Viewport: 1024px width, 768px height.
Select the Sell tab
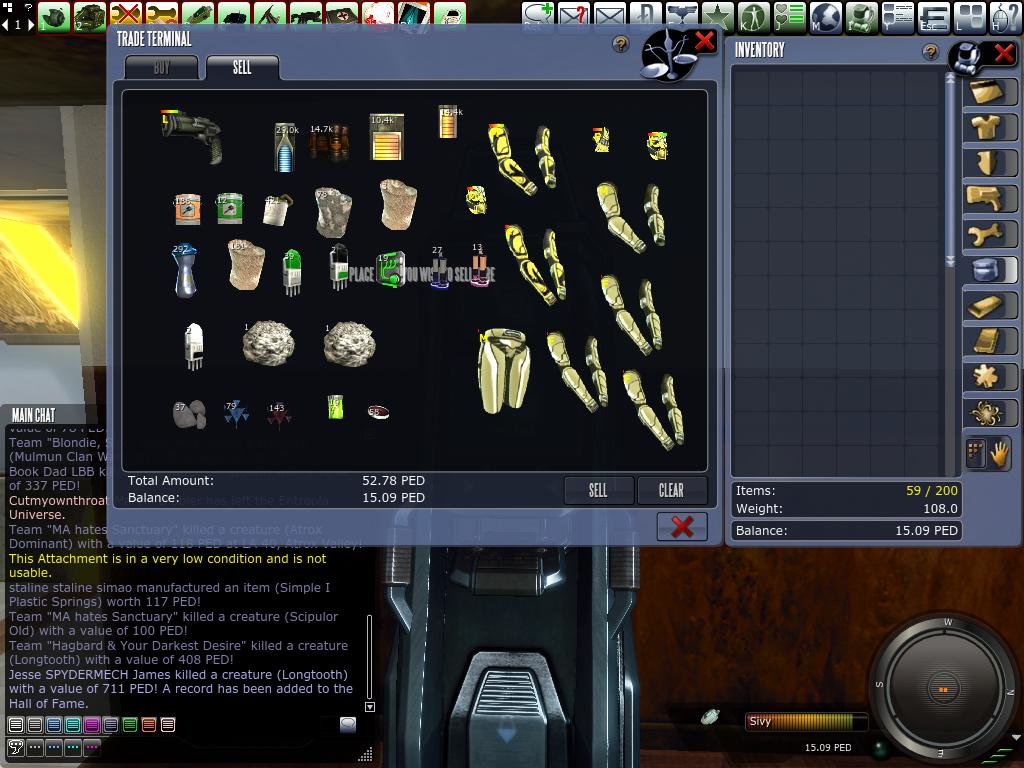point(242,68)
